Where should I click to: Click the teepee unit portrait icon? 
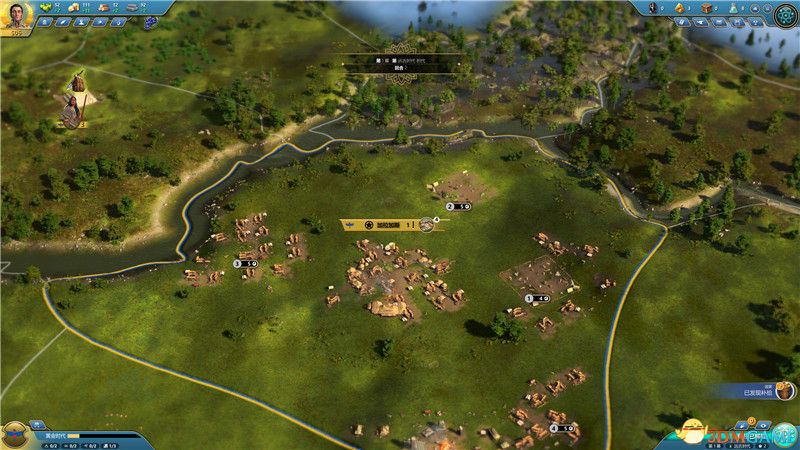pos(75,82)
